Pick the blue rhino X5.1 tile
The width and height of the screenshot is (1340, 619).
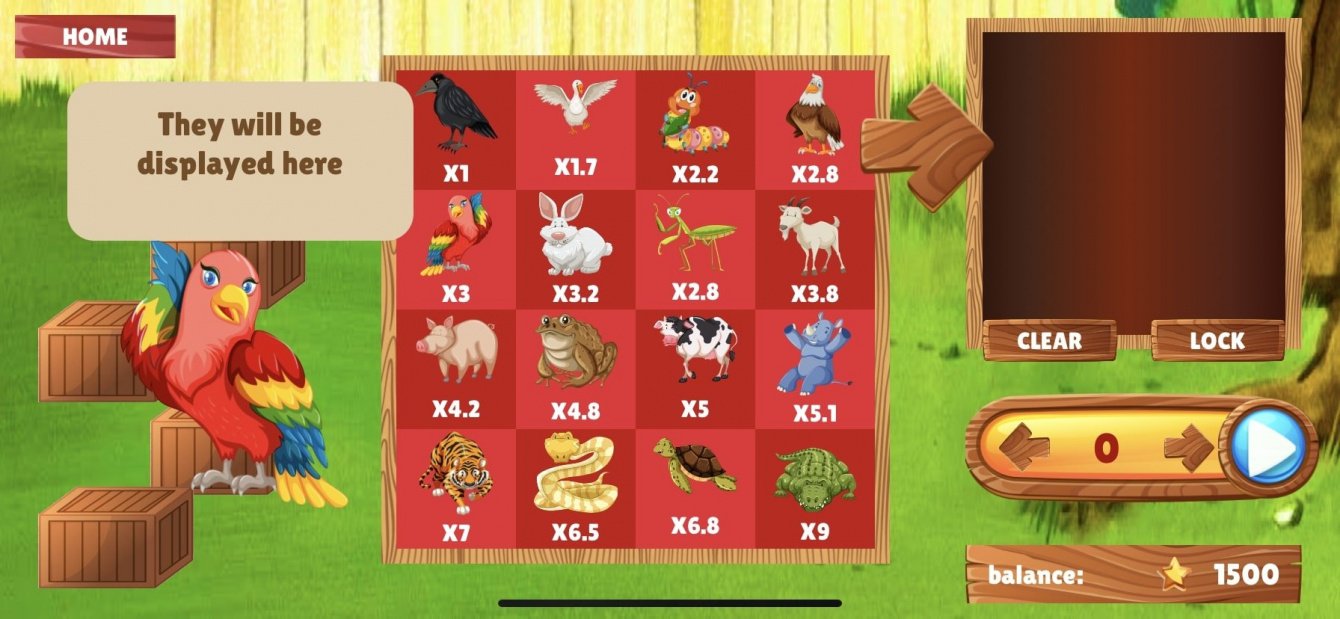tap(814, 368)
